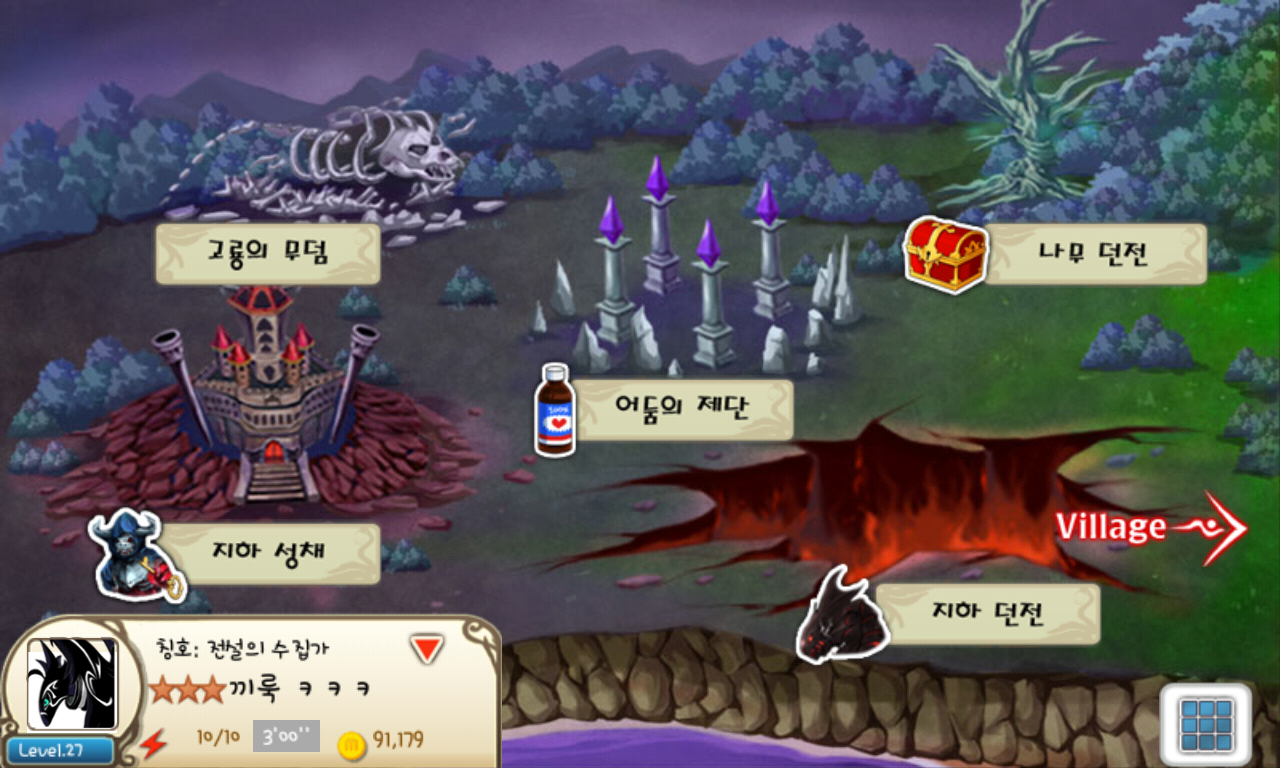This screenshot has height=768, width=1280.
Task: Choose the 지하 성채 stage
Action: 269,553
